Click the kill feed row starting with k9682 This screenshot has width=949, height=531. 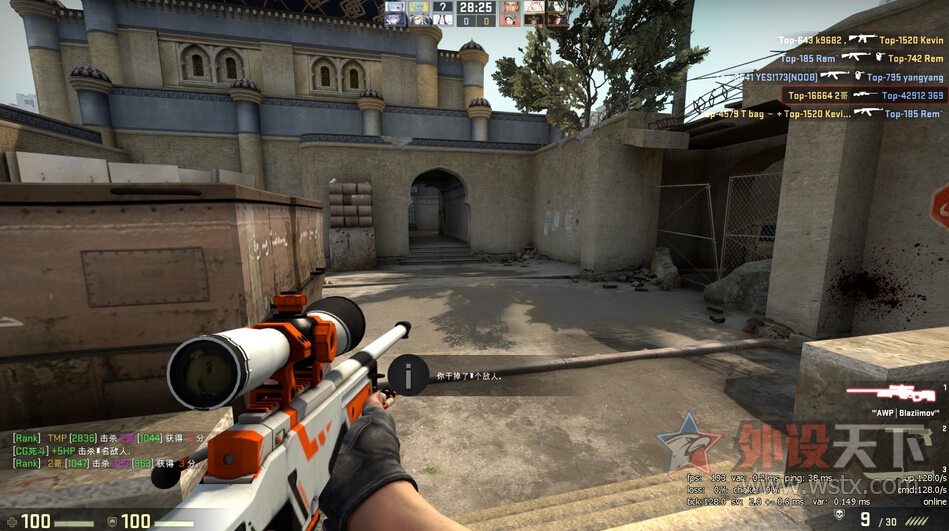pyautogui.click(x=861, y=40)
